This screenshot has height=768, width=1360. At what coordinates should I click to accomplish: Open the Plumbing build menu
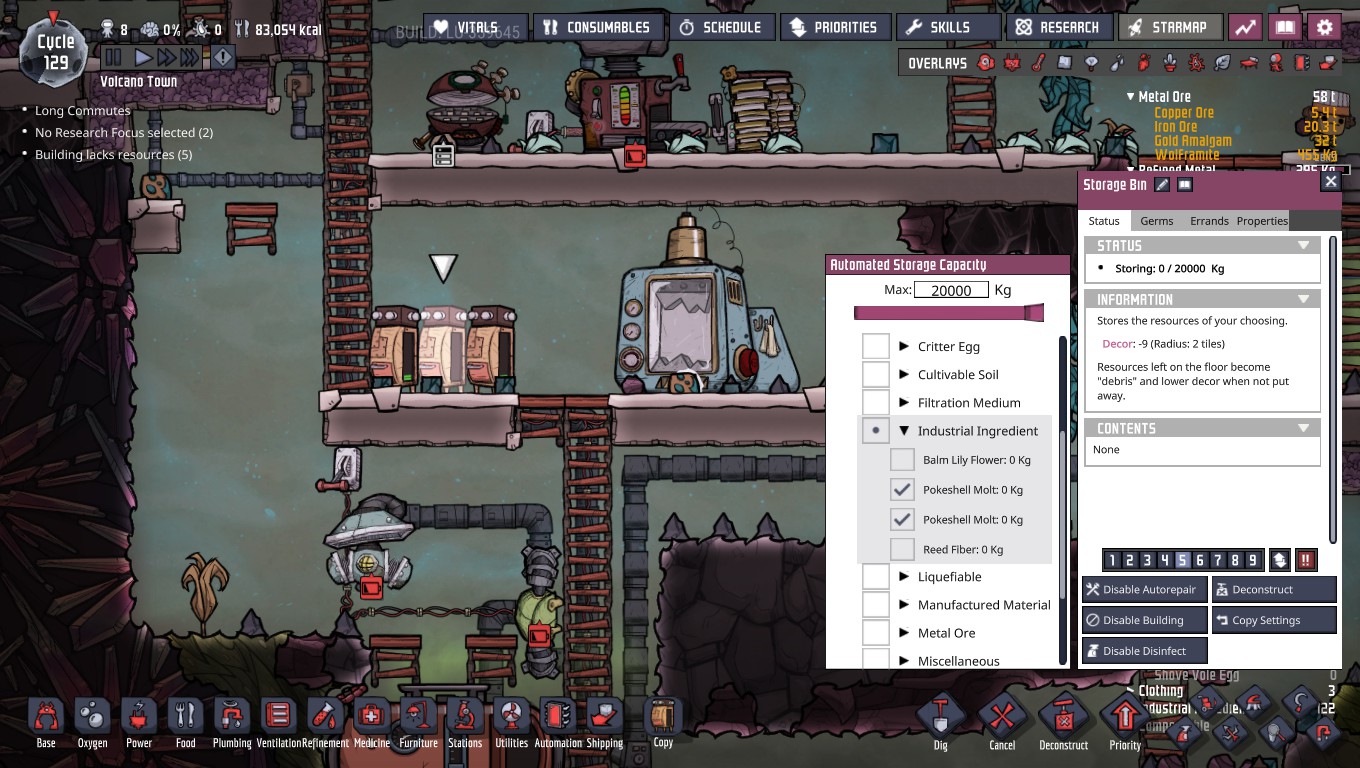point(232,715)
